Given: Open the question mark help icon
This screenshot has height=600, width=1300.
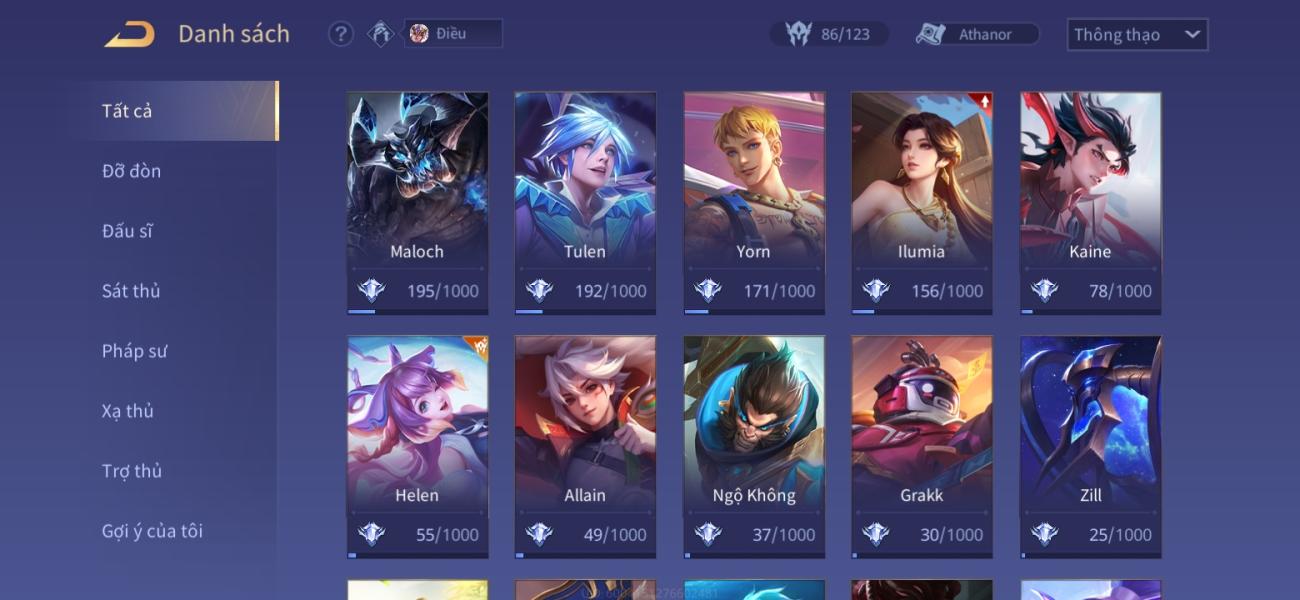Looking at the screenshot, I should 341,34.
